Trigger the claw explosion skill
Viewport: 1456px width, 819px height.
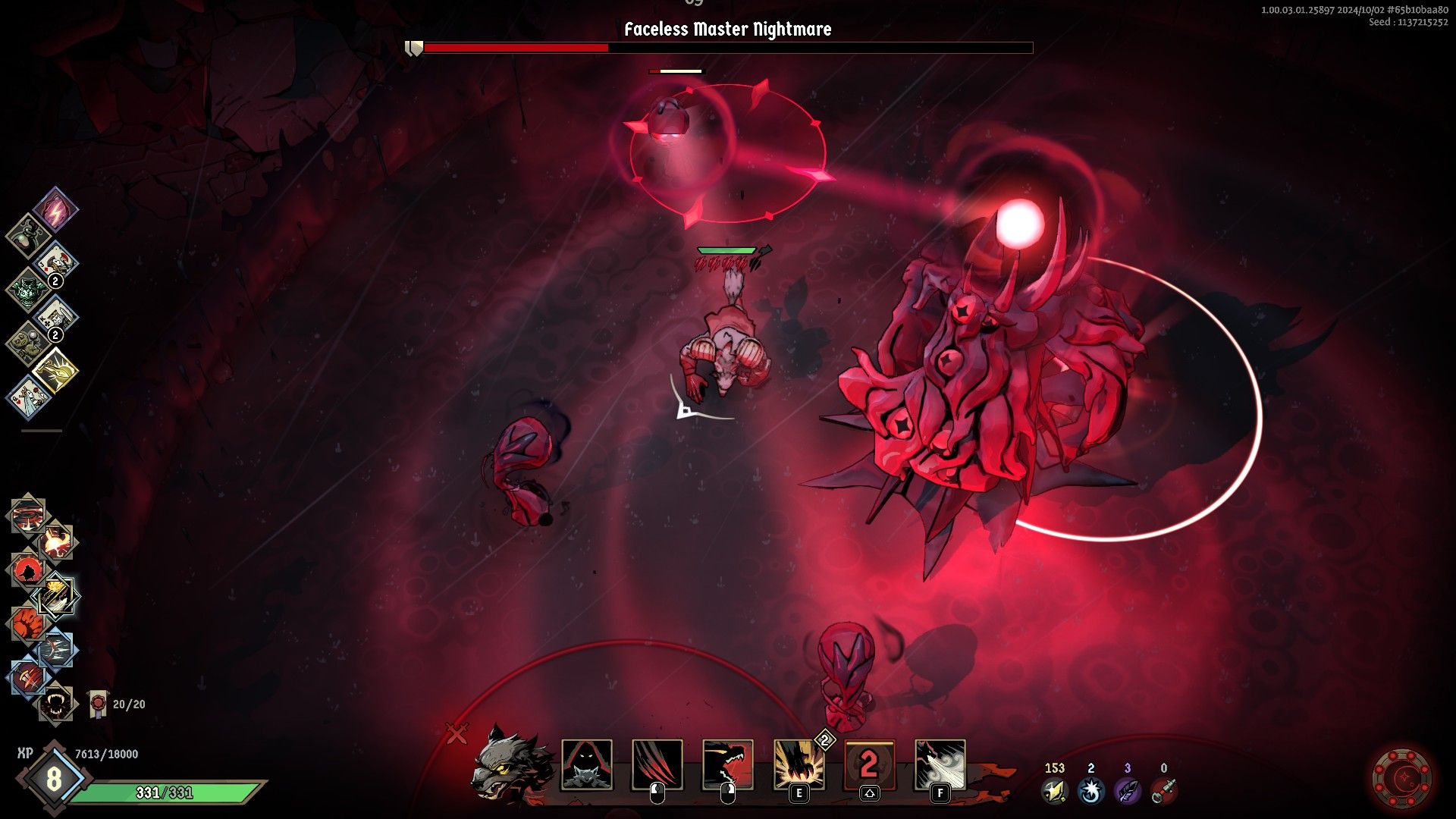coord(799,764)
